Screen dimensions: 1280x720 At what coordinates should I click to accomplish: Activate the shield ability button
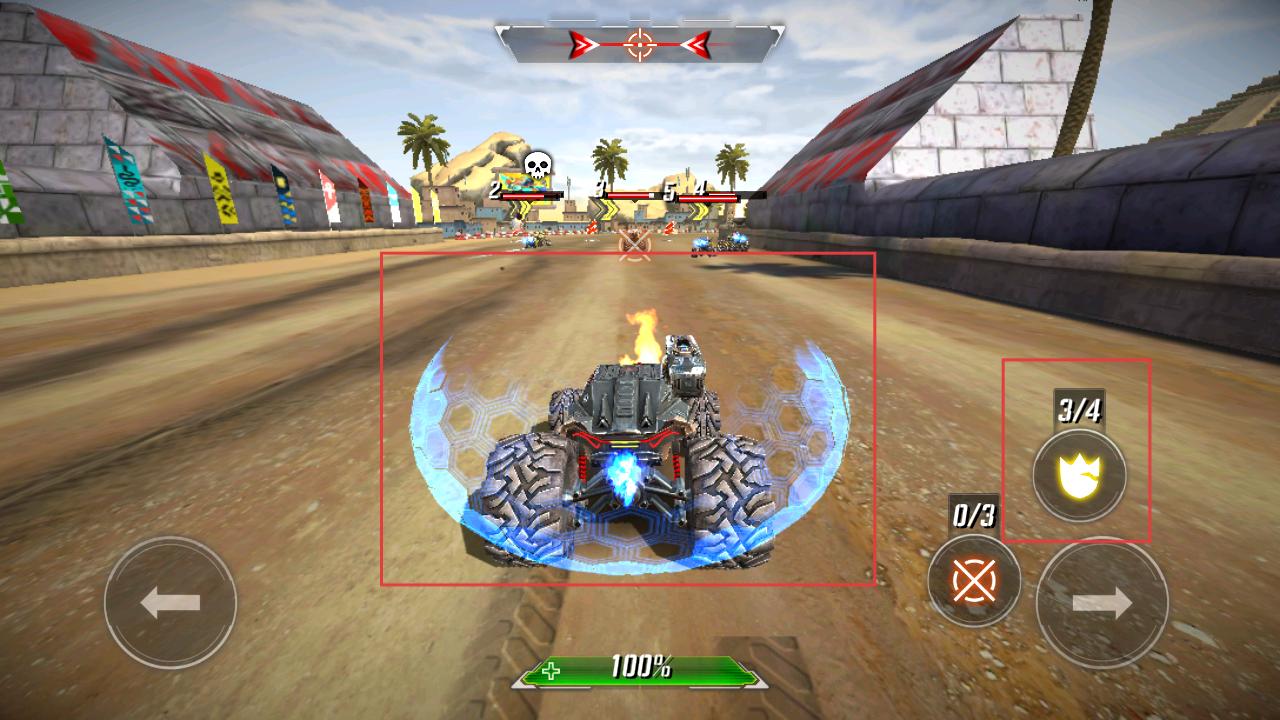click(1079, 475)
